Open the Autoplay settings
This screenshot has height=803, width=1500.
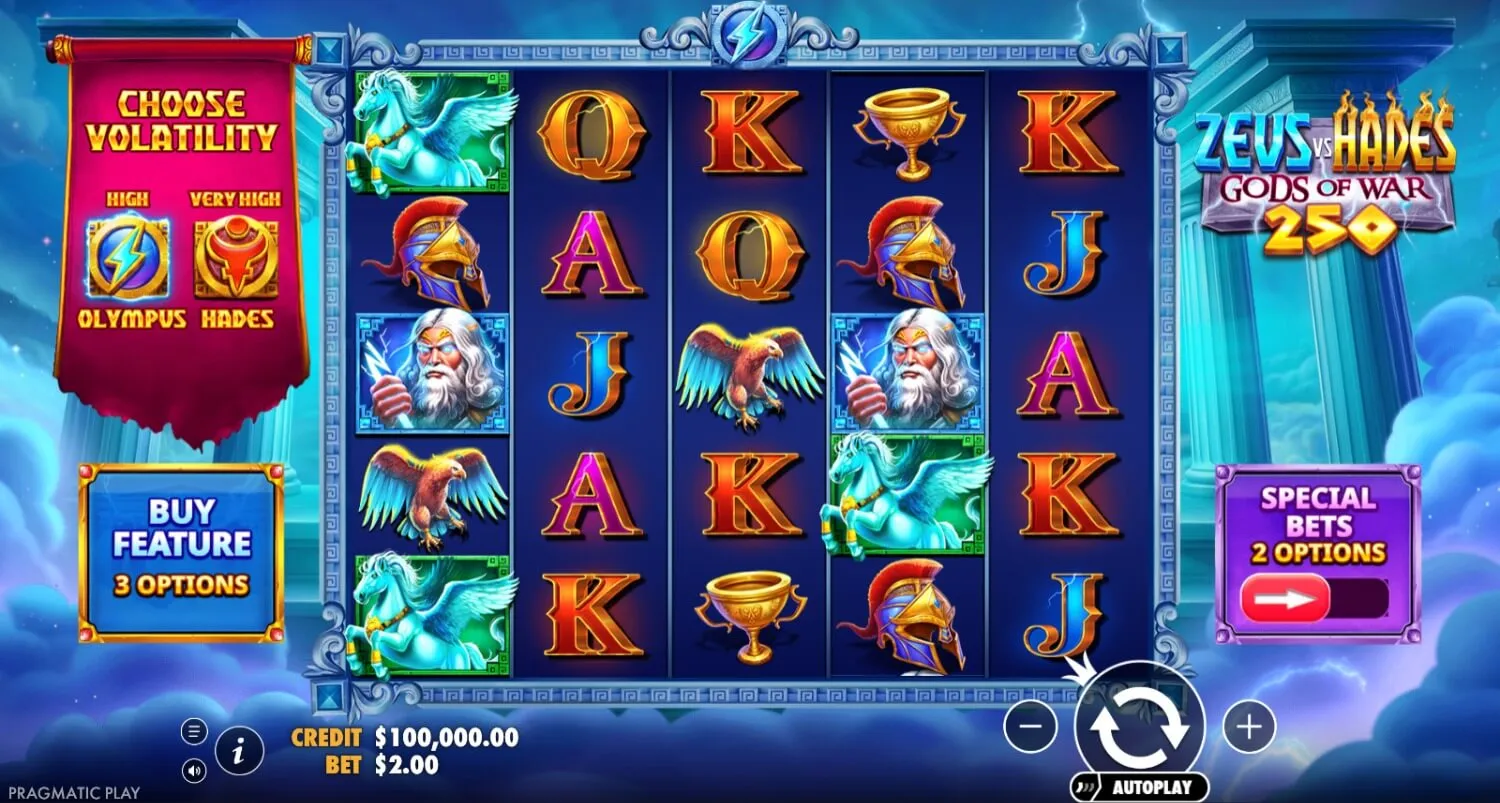coord(1139,787)
